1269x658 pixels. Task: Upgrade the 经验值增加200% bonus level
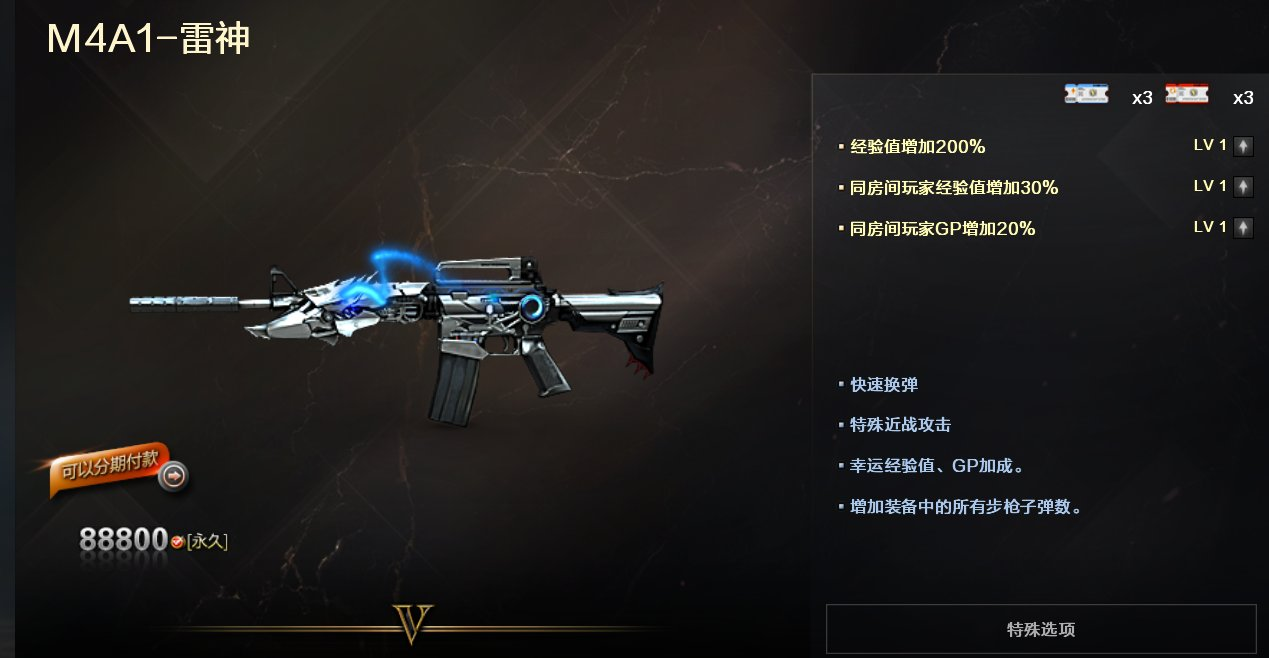coord(1242,146)
